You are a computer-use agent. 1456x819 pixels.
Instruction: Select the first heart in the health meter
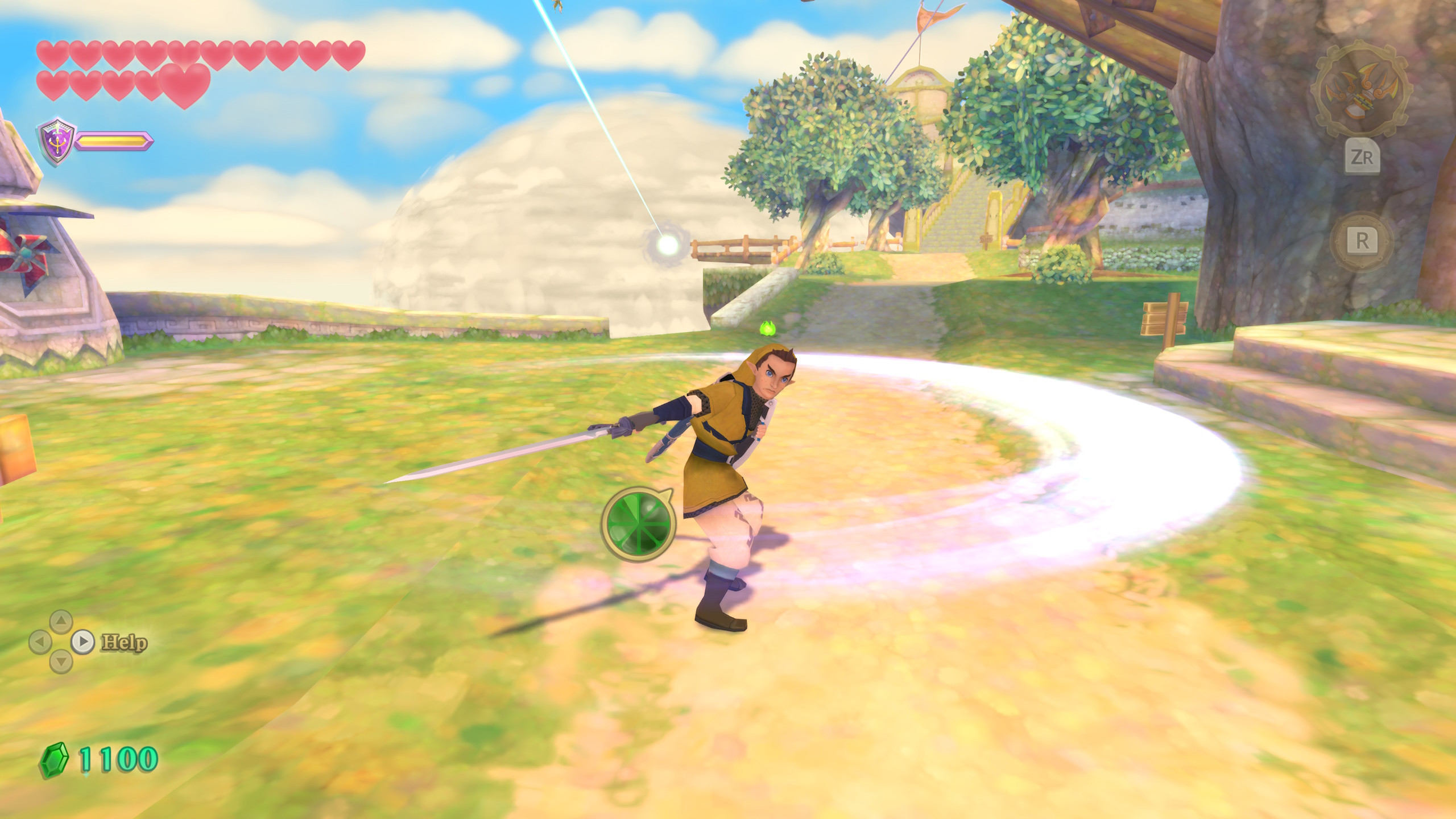(x=51, y=54)
